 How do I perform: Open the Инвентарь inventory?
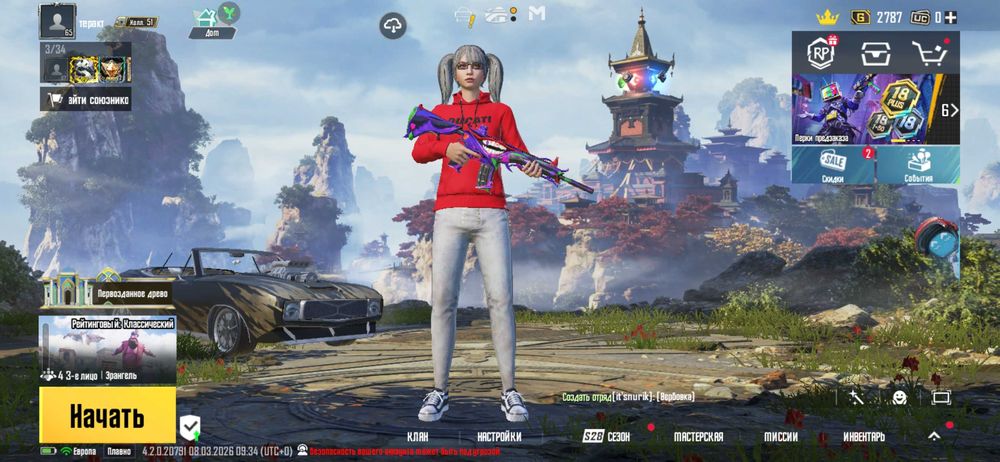click(x=863, y=437)
